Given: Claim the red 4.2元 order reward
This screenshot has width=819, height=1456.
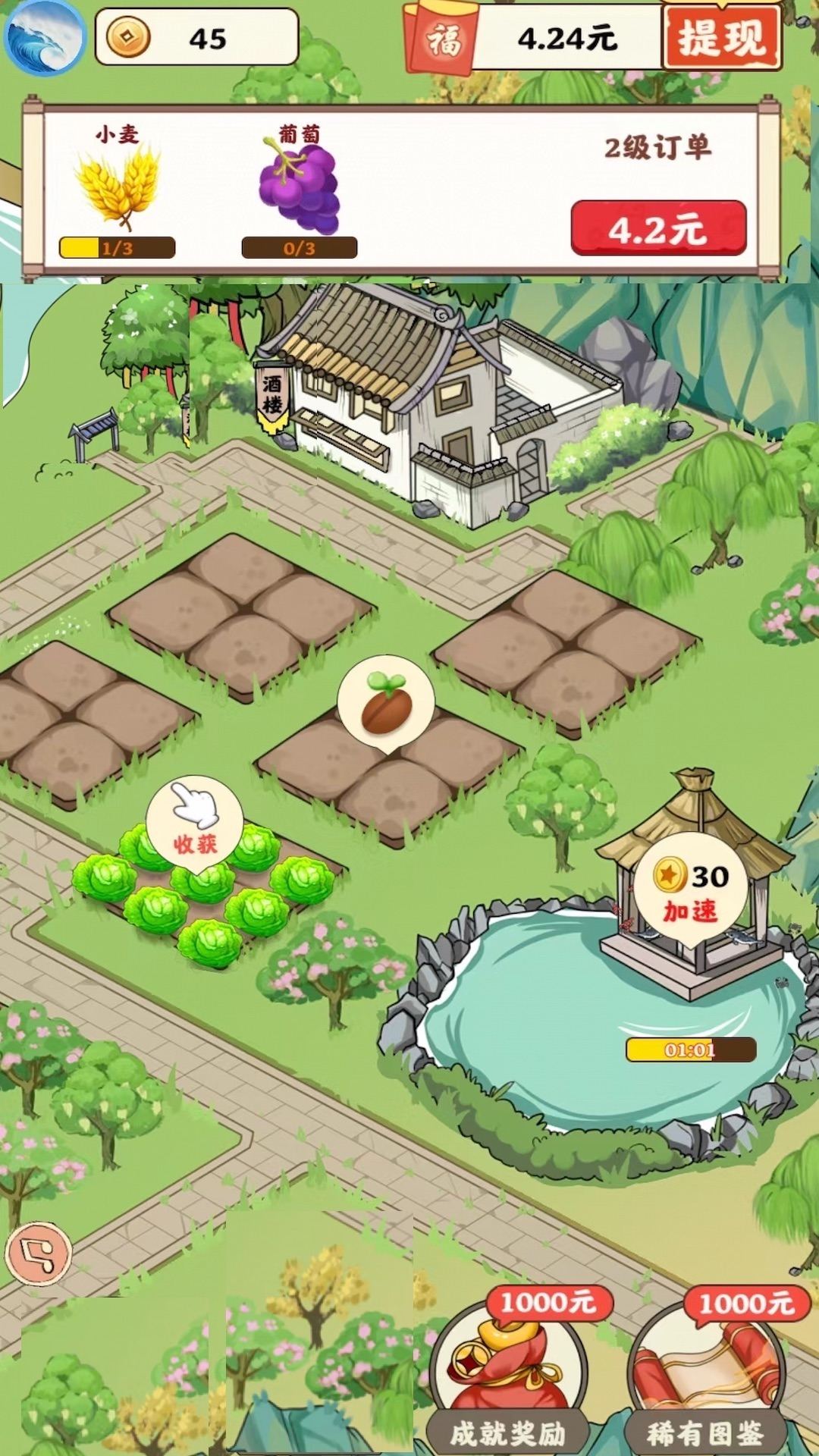Looking at the screenshot, I should 657,227.
